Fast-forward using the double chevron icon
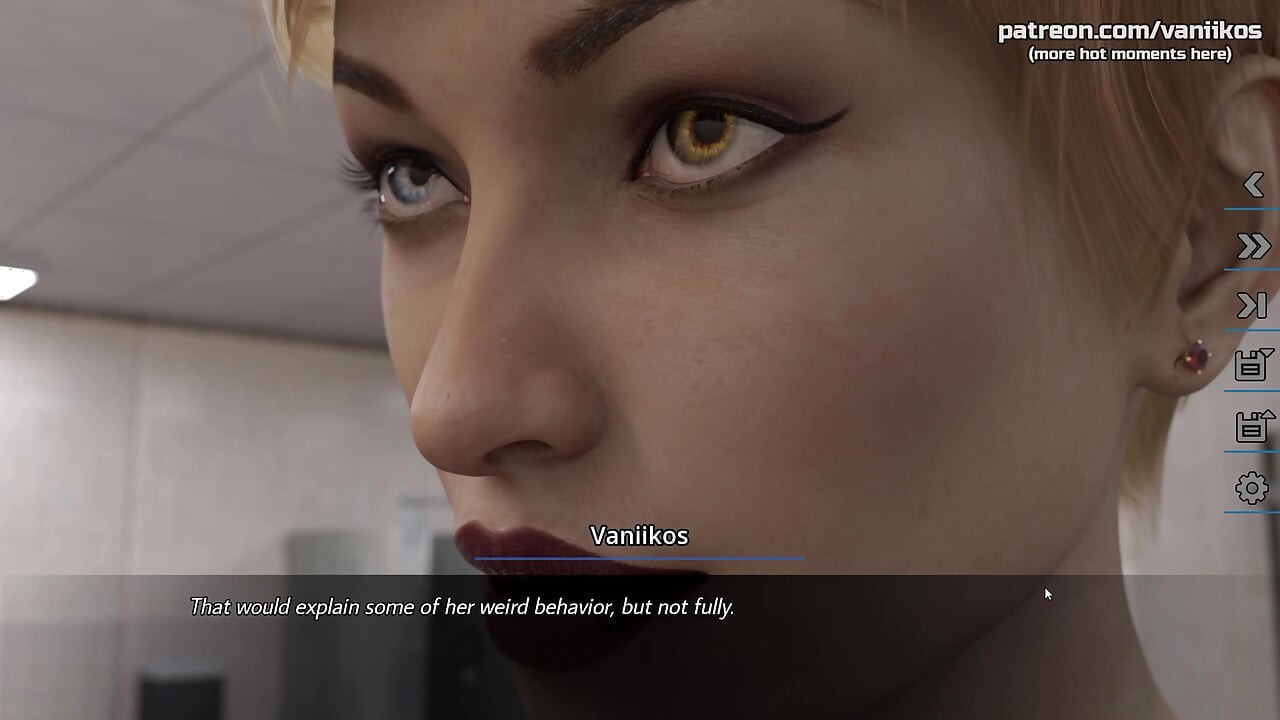 point(1253,246)
